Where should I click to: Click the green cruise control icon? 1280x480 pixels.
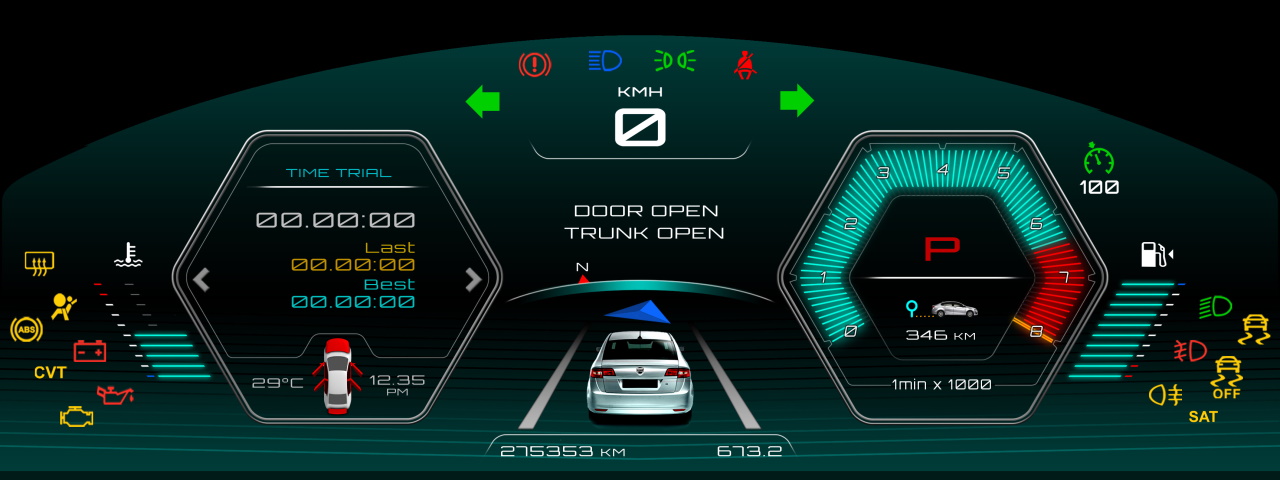tap(1099, 159)
